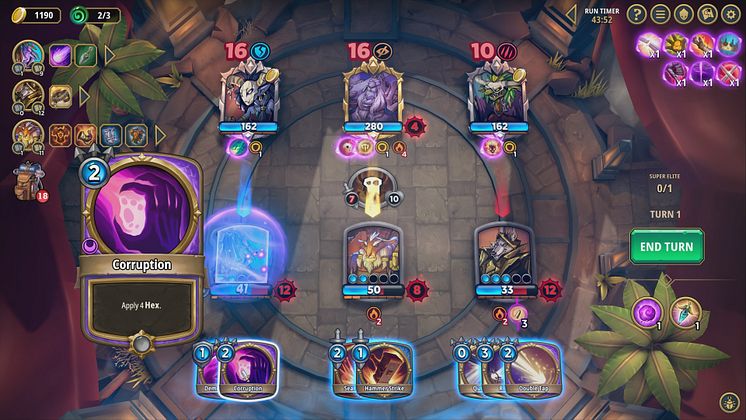Viewport: 746px width, 420px height.
Task: Inspect the purple comet ability icon
Action: (x=62, y=55)
